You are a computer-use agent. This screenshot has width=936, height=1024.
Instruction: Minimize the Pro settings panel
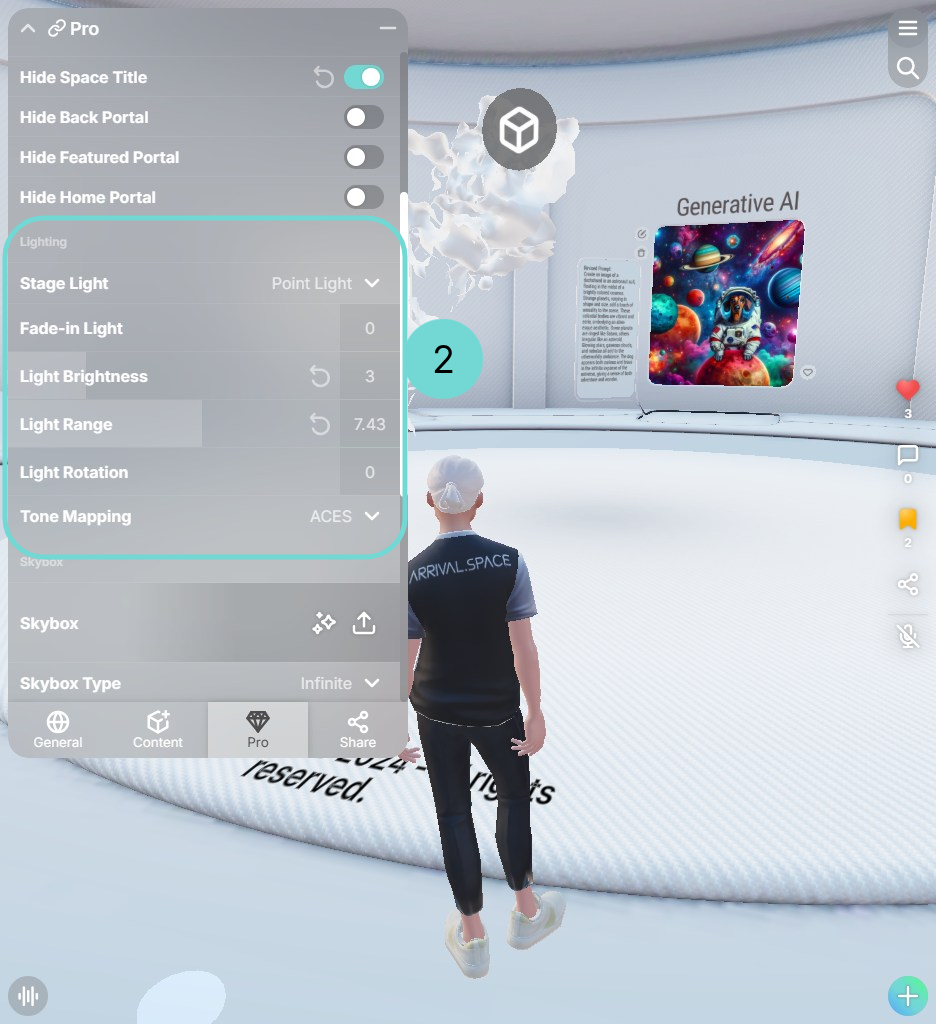click(388, 29)
